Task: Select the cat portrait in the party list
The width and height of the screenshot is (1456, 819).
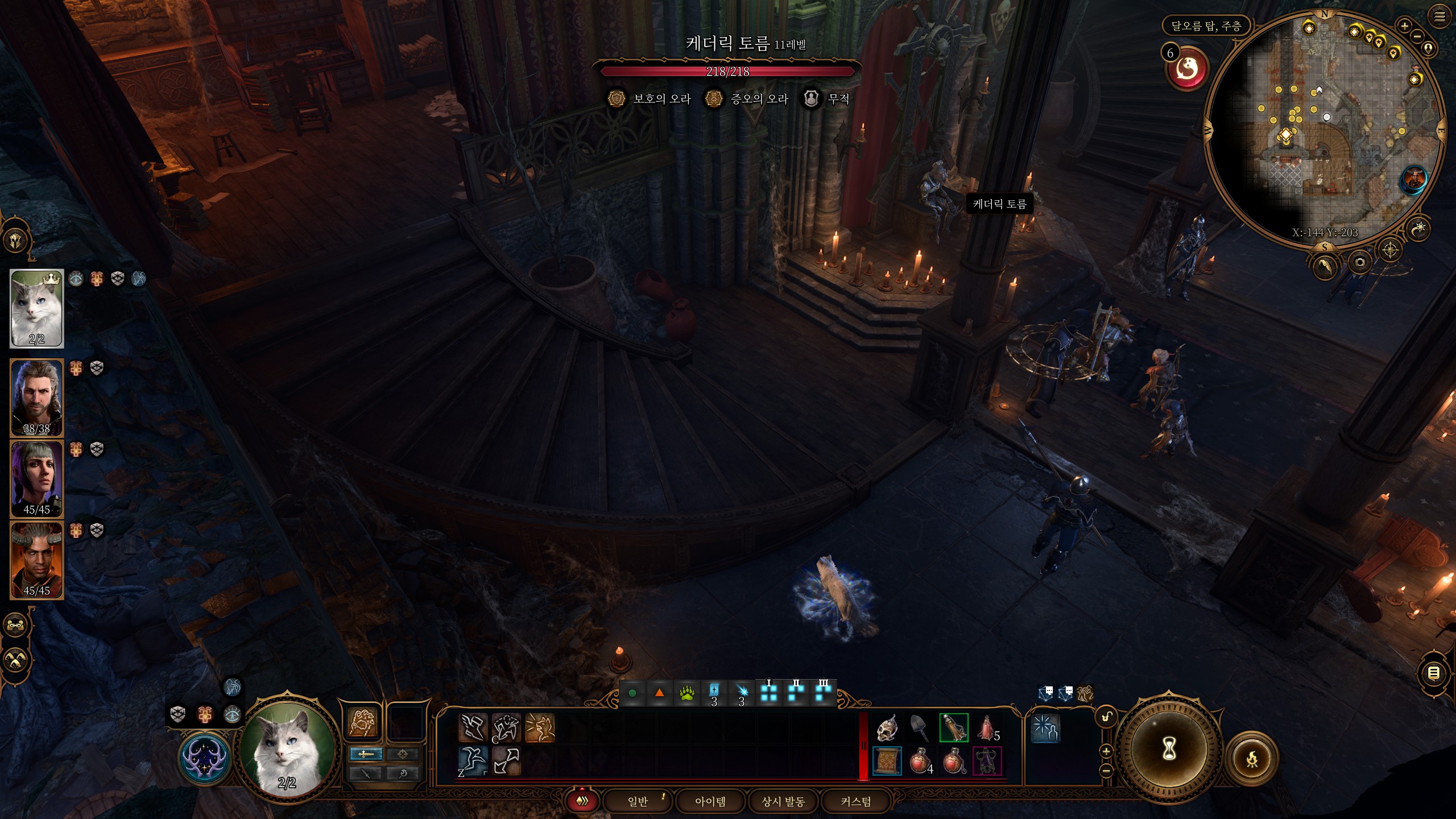Action: (37, 308)
